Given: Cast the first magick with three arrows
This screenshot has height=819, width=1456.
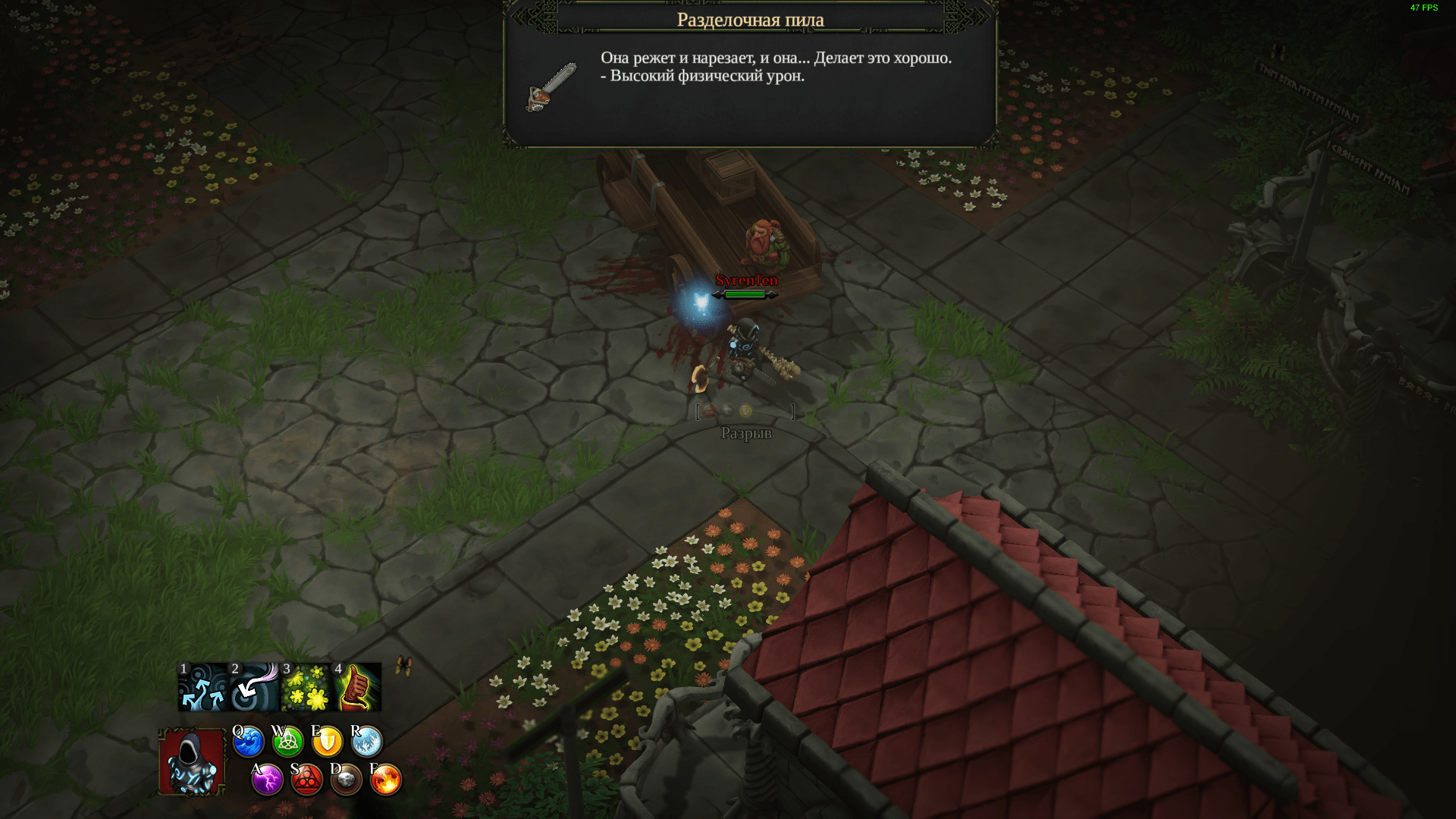Looking at the screenshot, I should (202, 687).
